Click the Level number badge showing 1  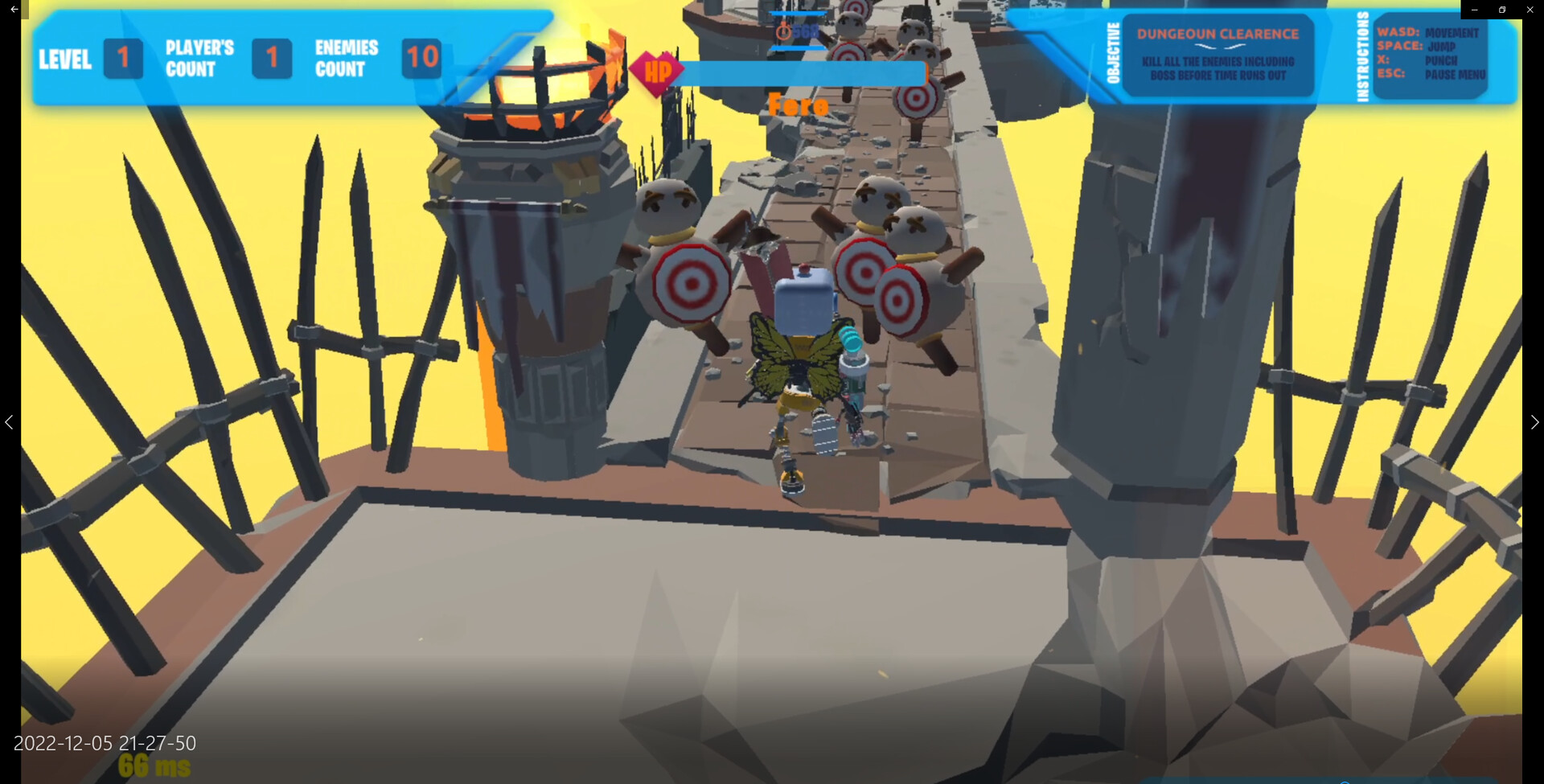pos(123,59)
